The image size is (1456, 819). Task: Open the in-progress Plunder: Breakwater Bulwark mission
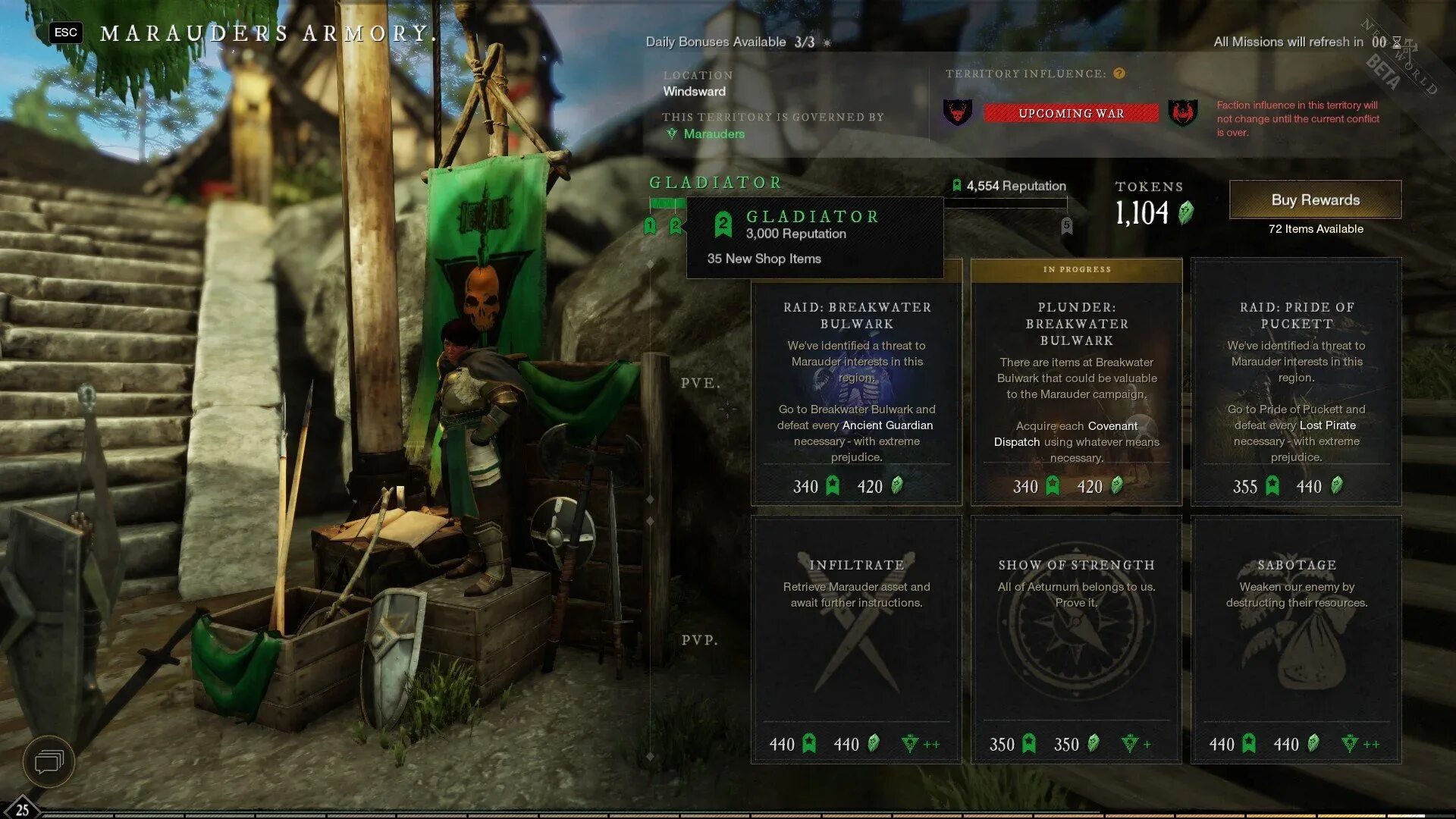(x=1076, y=383)
